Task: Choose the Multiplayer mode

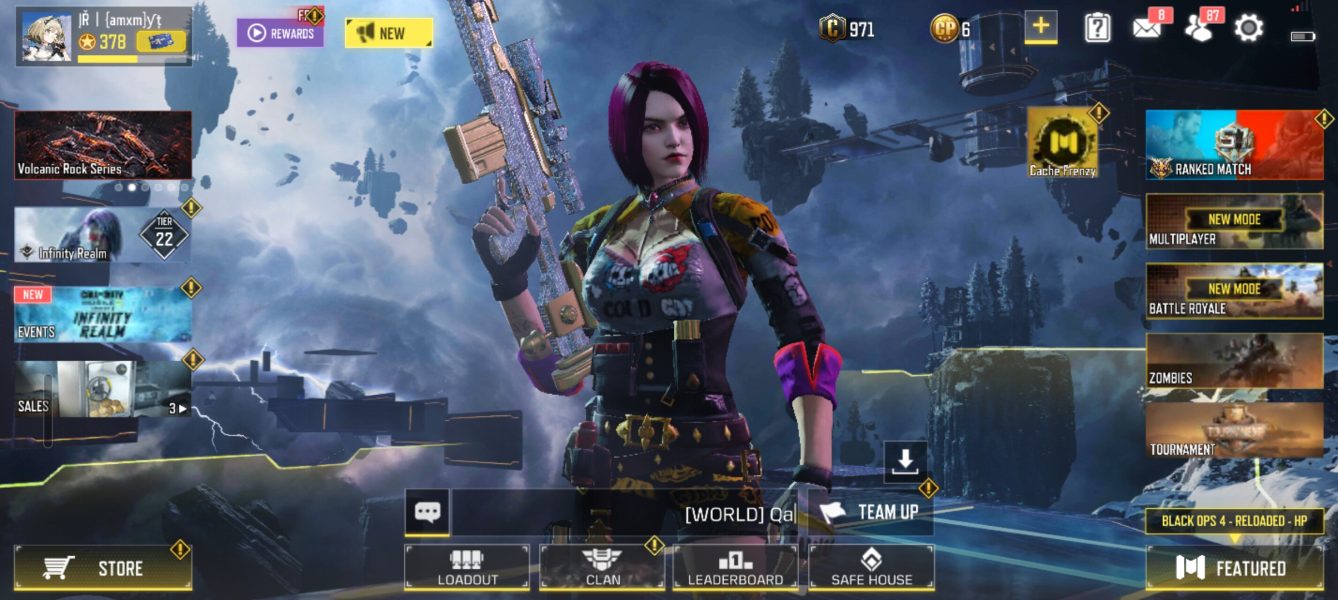Action: tap(1234, 221)
